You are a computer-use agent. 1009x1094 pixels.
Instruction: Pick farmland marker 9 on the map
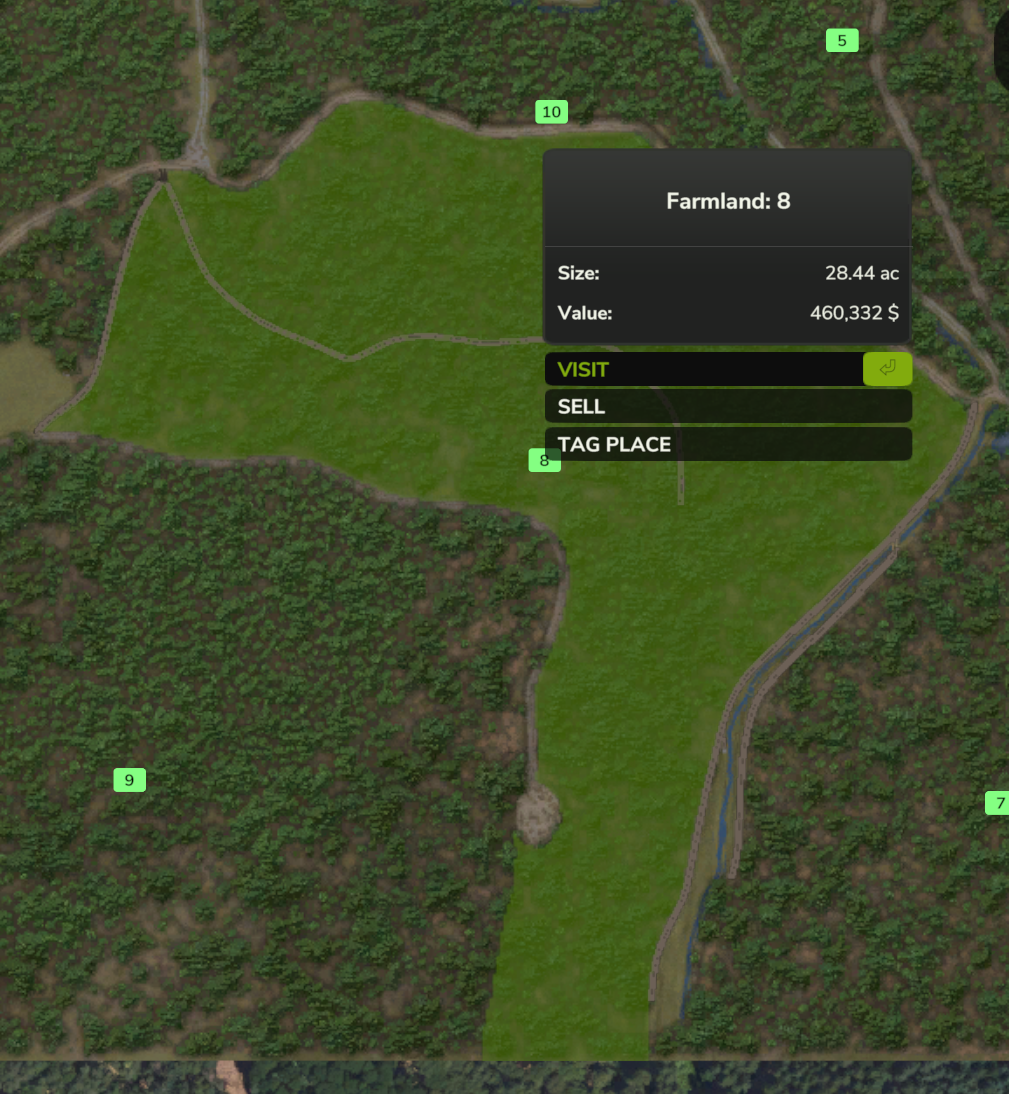pos(129,780)
